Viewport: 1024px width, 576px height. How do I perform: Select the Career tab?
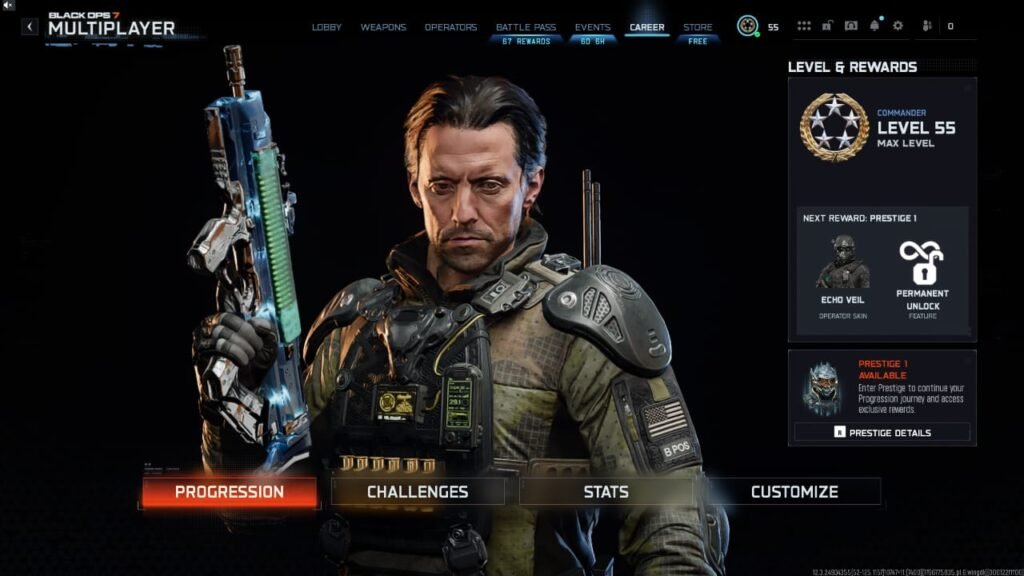point(647,27)
